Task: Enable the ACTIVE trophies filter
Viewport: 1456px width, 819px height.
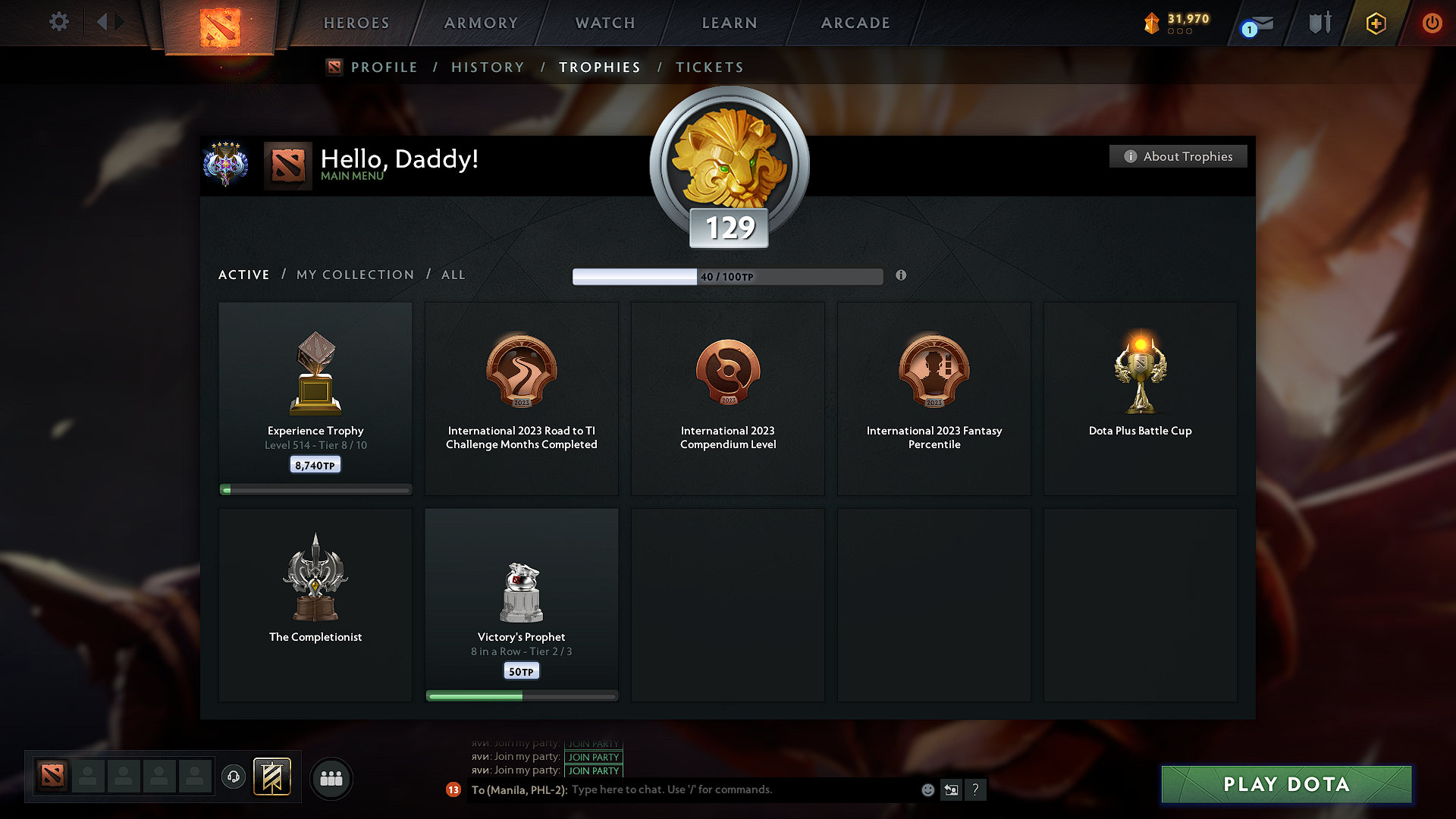Action: click(243, 275)
